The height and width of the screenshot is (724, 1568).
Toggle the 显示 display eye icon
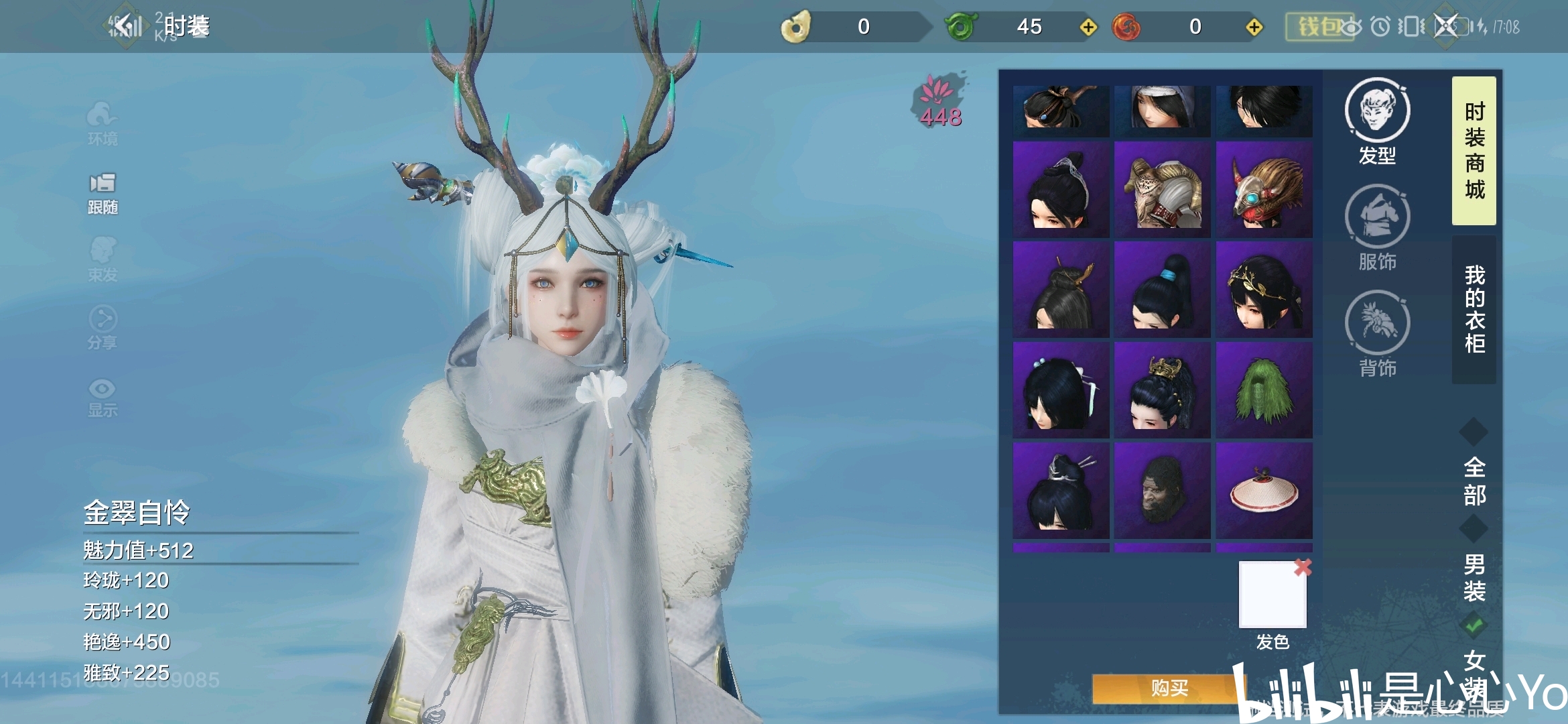(x=103, y=398)
